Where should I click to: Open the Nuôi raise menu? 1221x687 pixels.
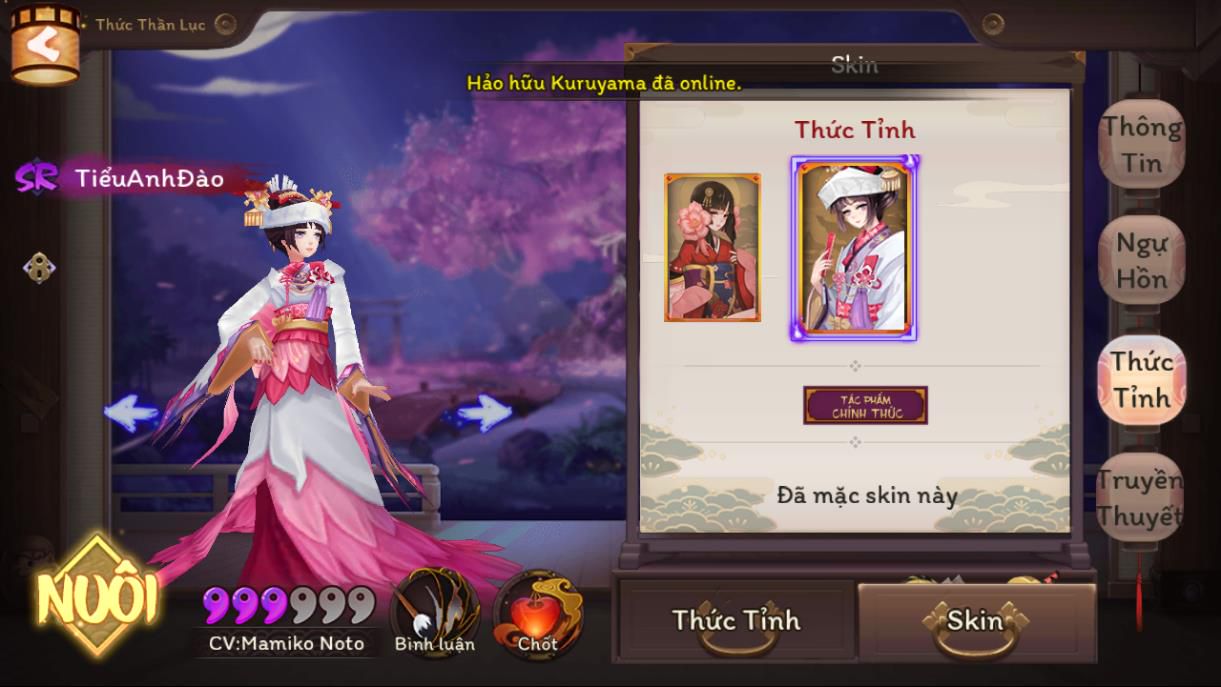[97, 596]
